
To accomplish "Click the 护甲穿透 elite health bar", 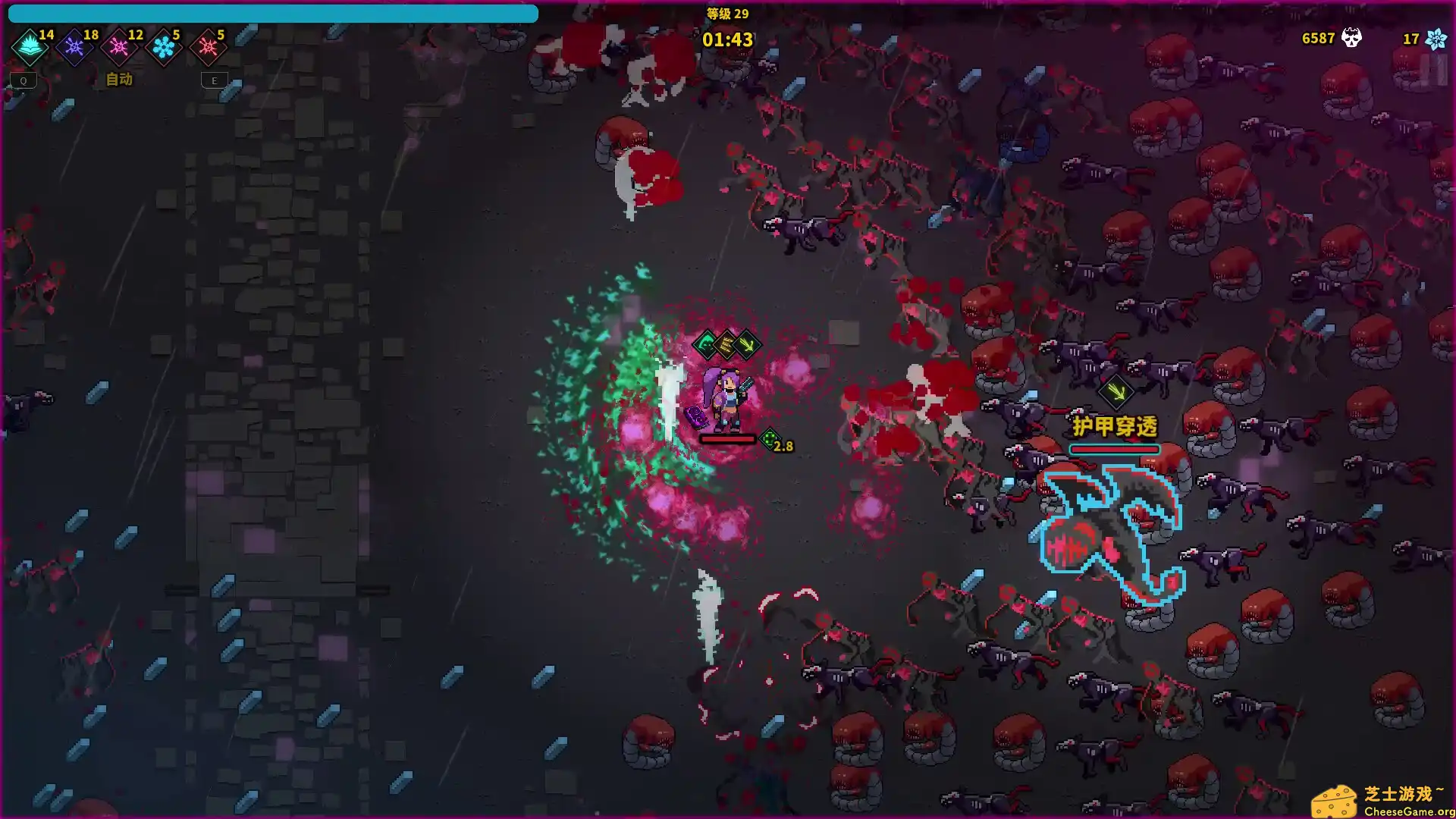I will [x=1113, y=449].
